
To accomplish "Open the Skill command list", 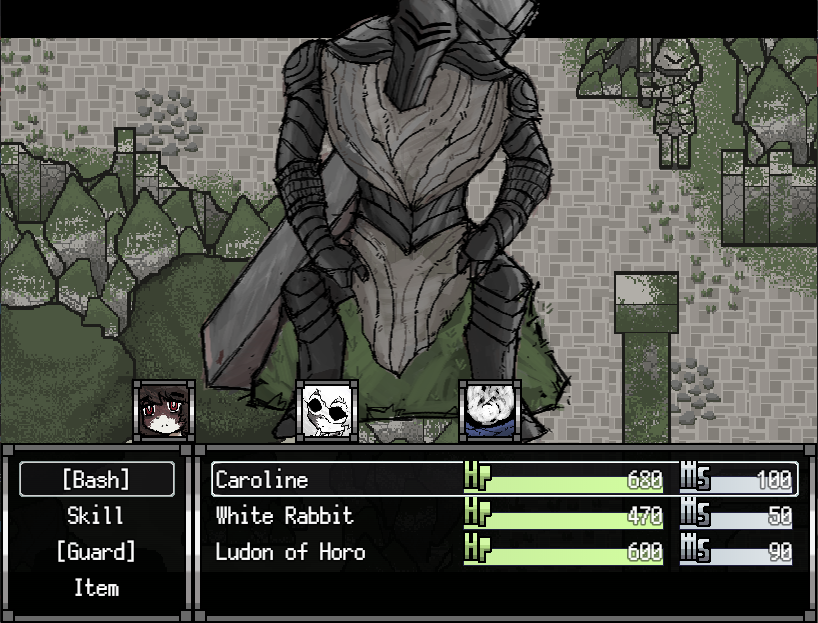I will coord(97,516).
